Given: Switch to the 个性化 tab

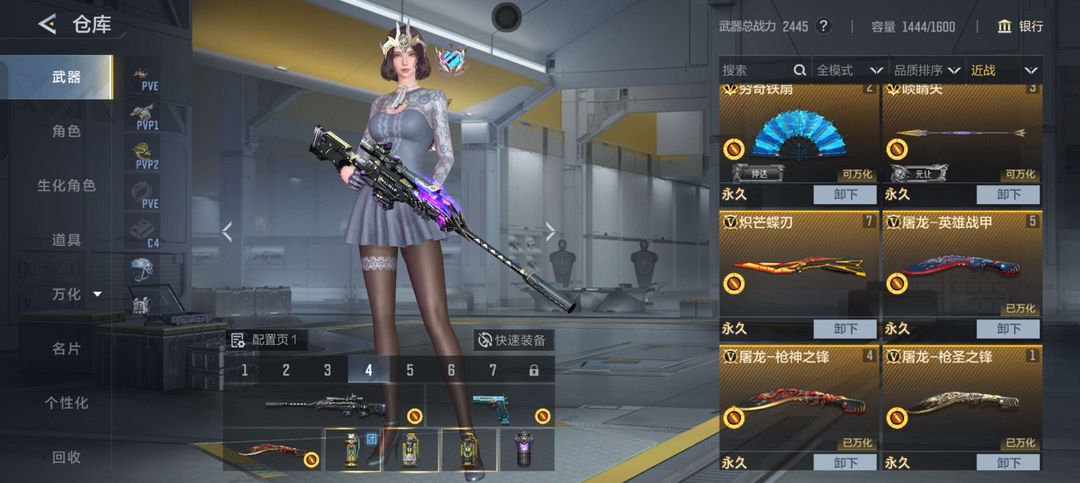Looking at the screenshot, I should [x=66, y=403].
